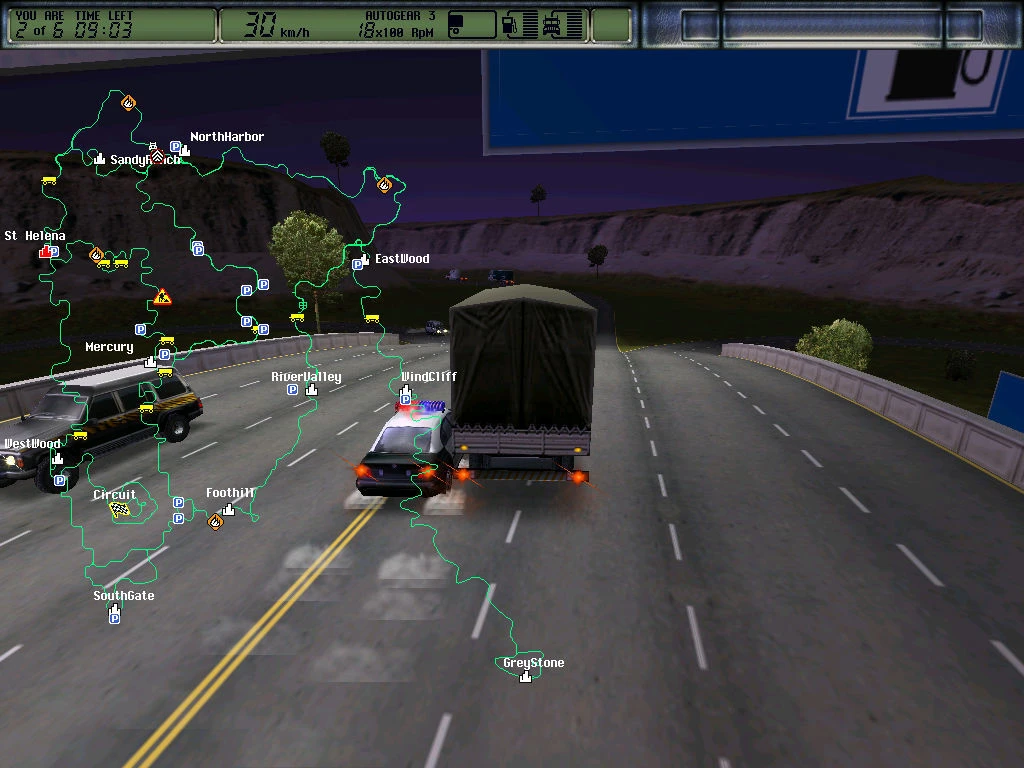Click the WestWood map marker
Image resolution: width=1024 pixels, height=768 pixels.
pyautogui.click(x=57, y=458)
